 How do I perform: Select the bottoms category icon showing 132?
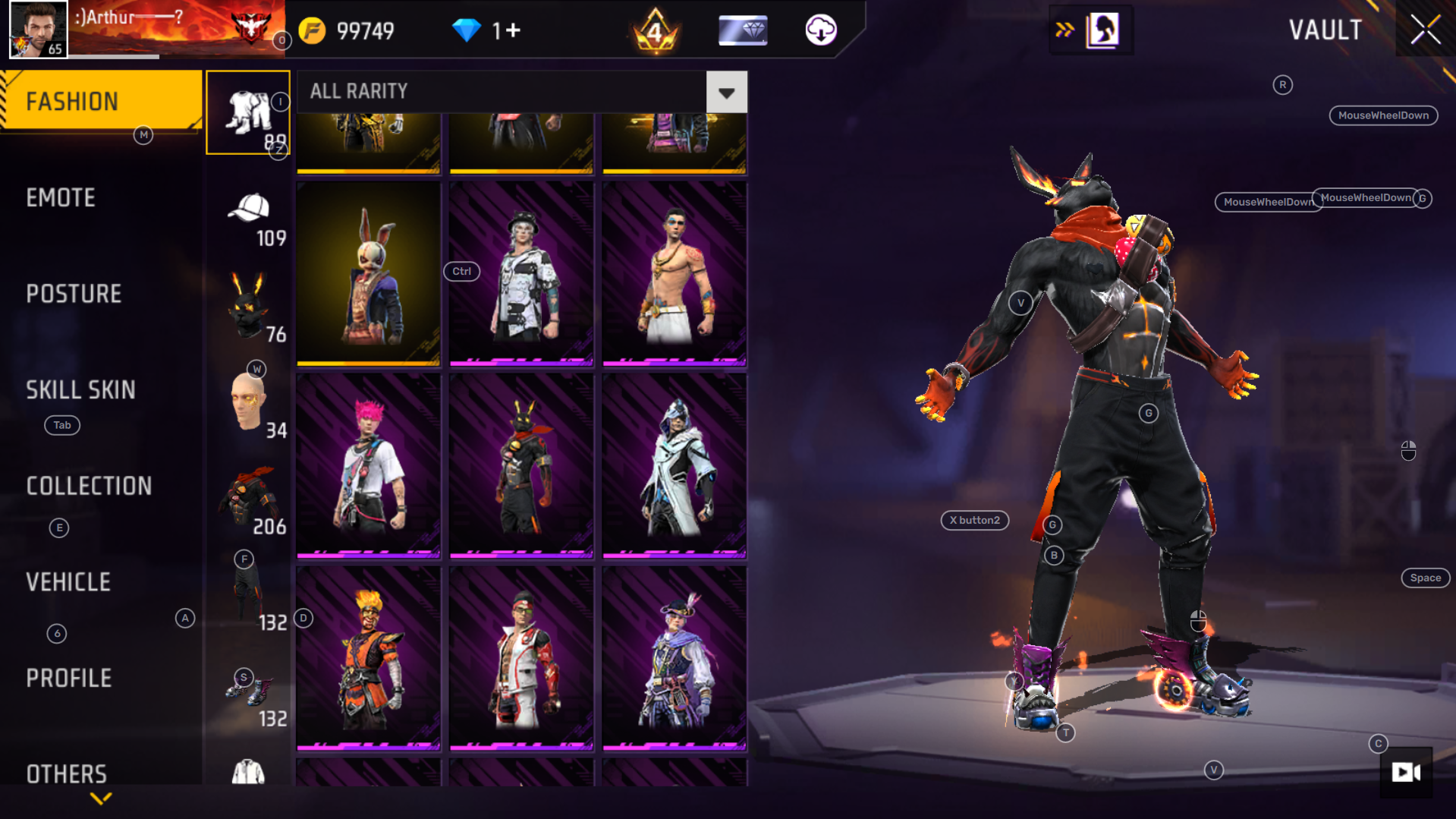coord(247,594)
